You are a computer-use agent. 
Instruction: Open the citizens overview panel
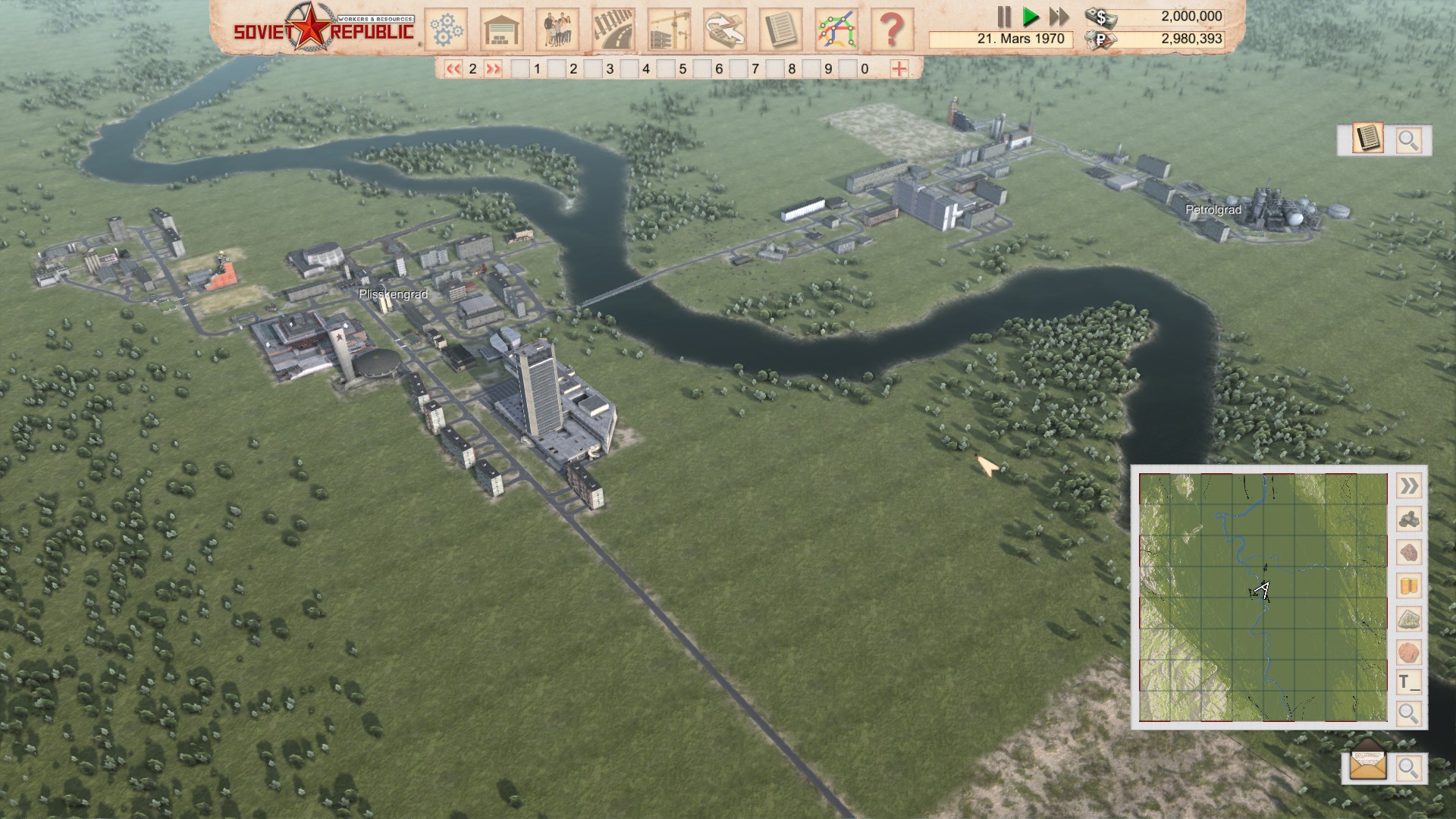pos(557,30)
